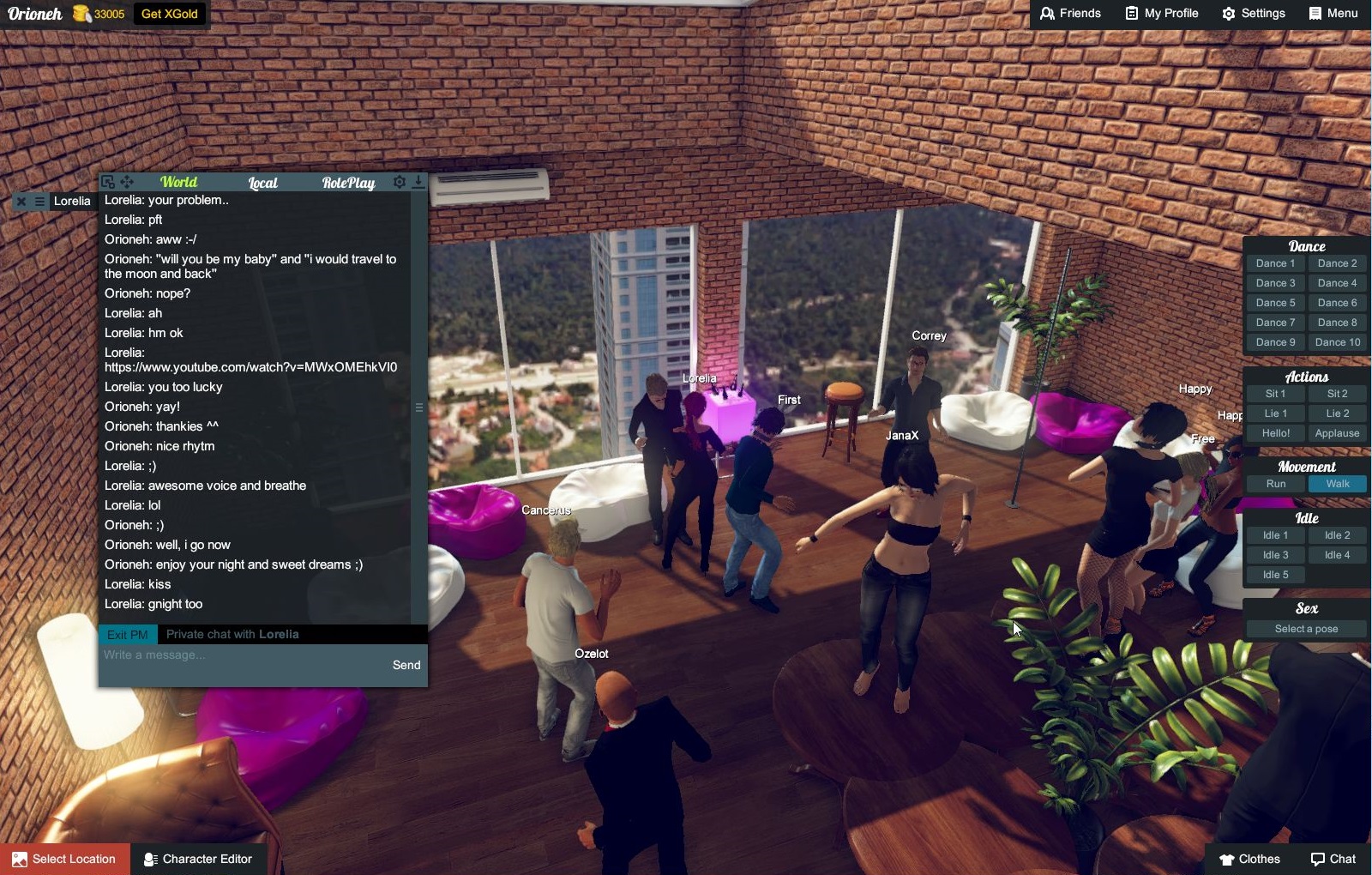
Task: Click the Write a message field
Action: [214, 655]
